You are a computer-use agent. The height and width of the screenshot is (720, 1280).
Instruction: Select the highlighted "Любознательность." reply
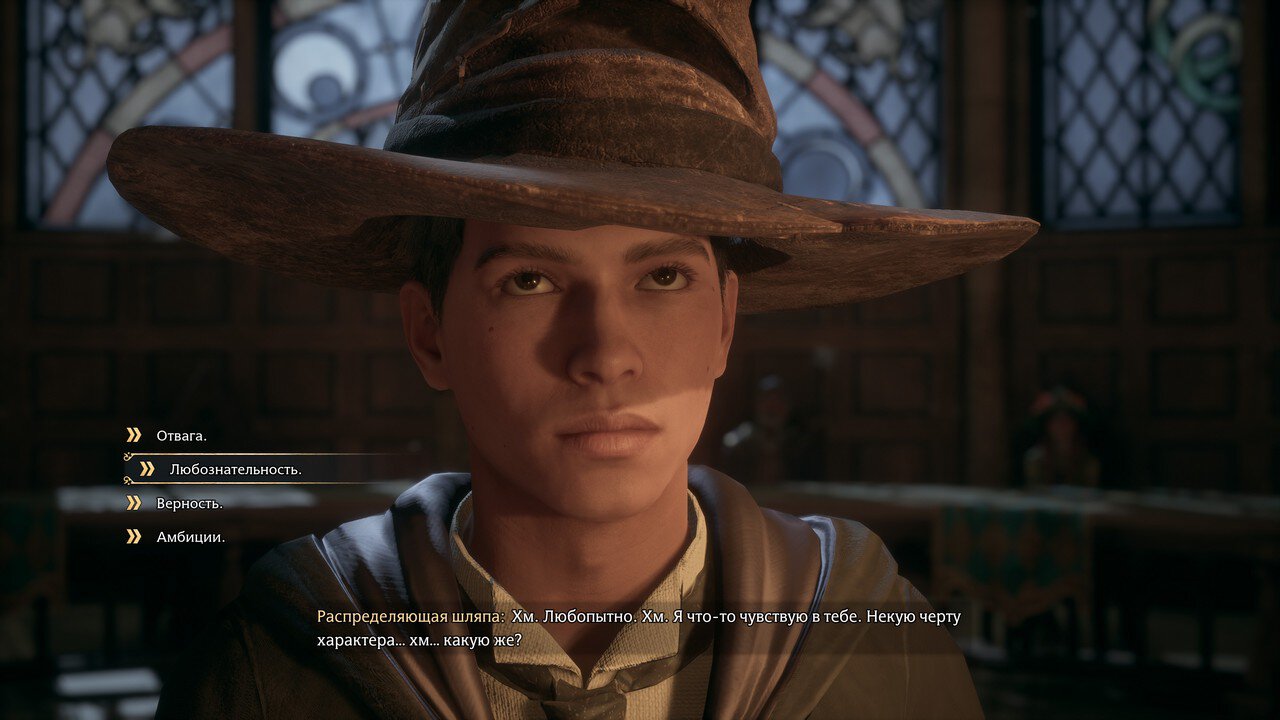point(235,469)
